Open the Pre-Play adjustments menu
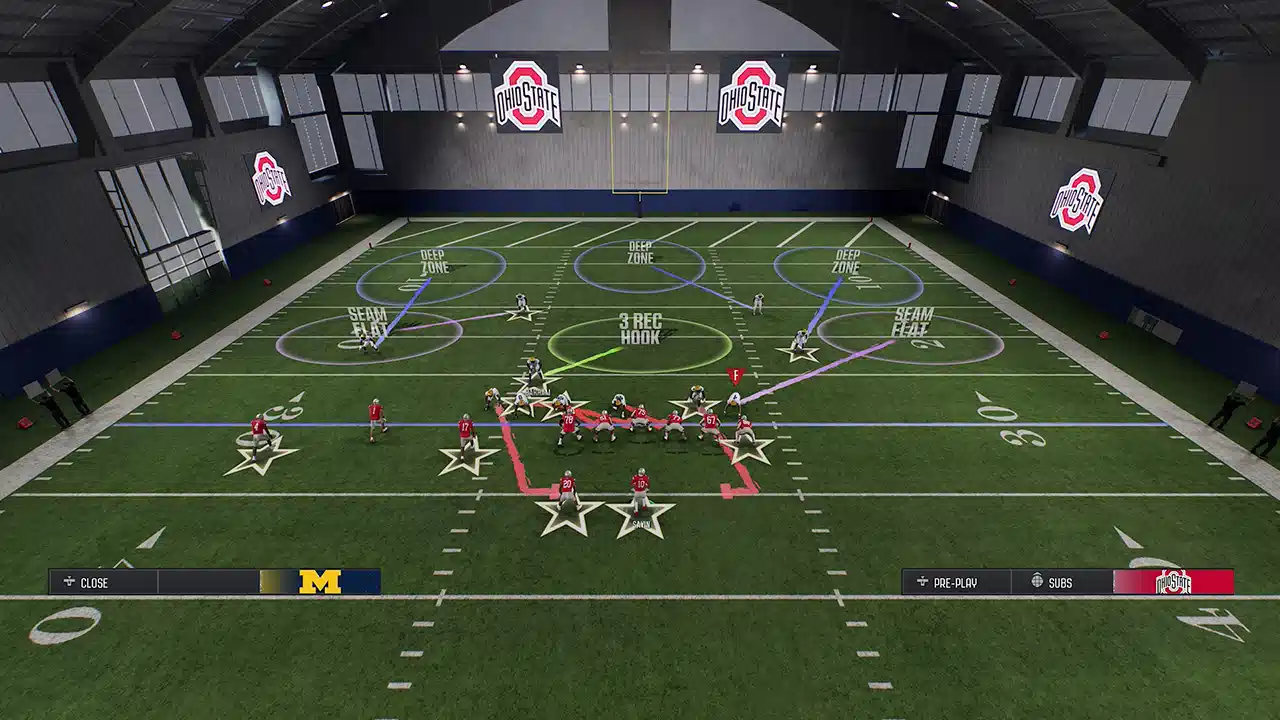This screenshot has height=720, width=1280. coord(956,582)
